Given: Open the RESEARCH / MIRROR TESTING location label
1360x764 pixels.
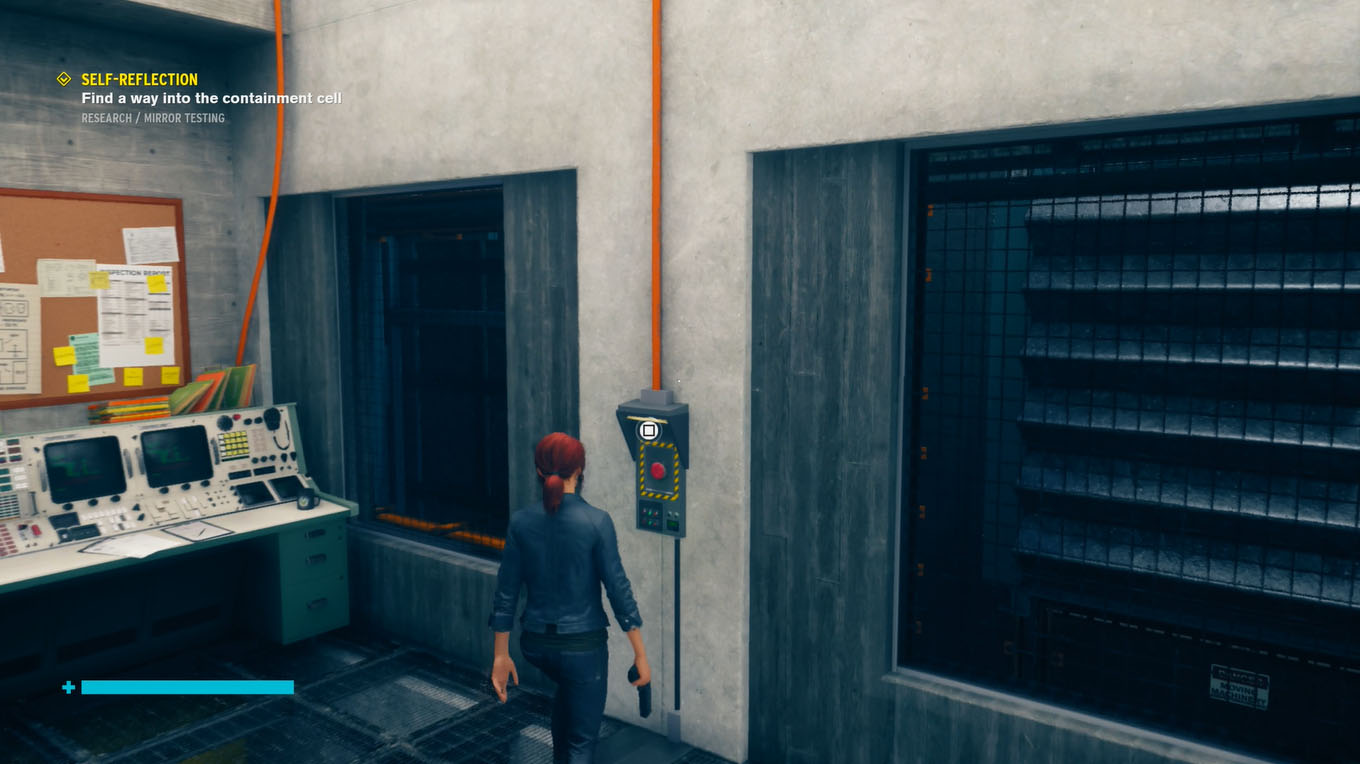Looking at the screenshot, I should coord(152,117).
